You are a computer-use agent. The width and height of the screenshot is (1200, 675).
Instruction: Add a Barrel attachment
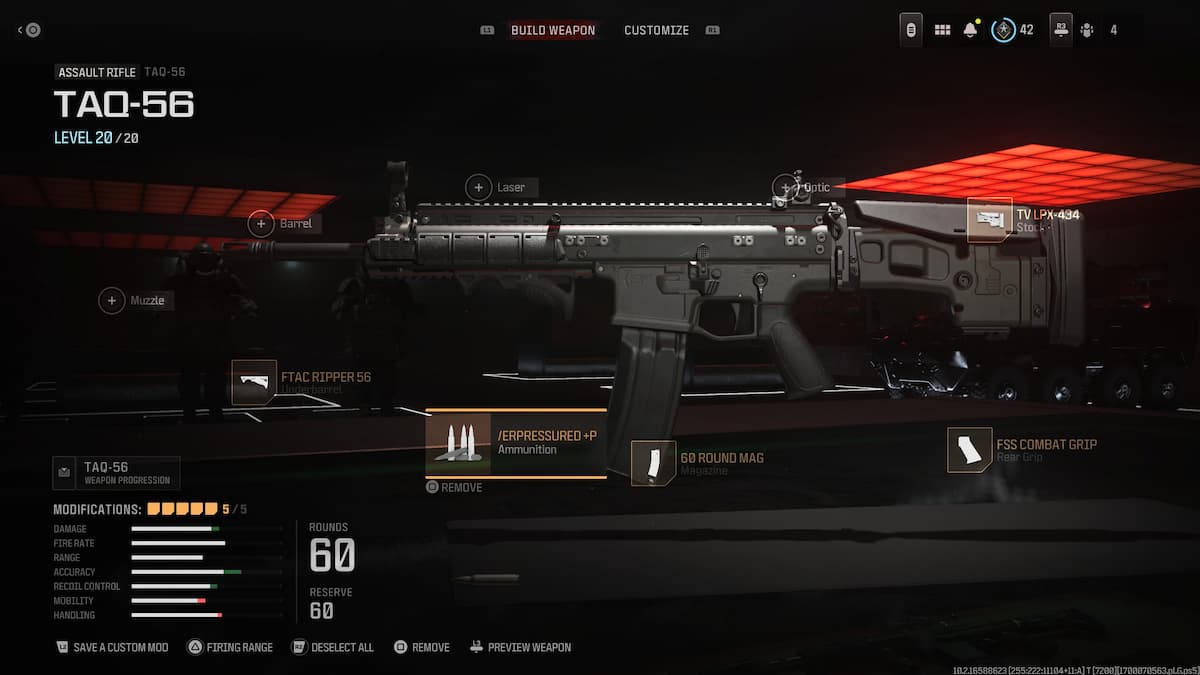point(262,224)
